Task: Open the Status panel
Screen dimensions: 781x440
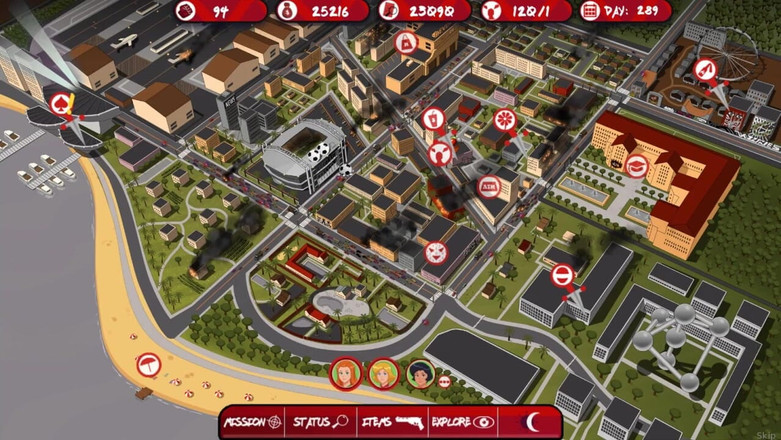Action: click(x=320, y=422)
